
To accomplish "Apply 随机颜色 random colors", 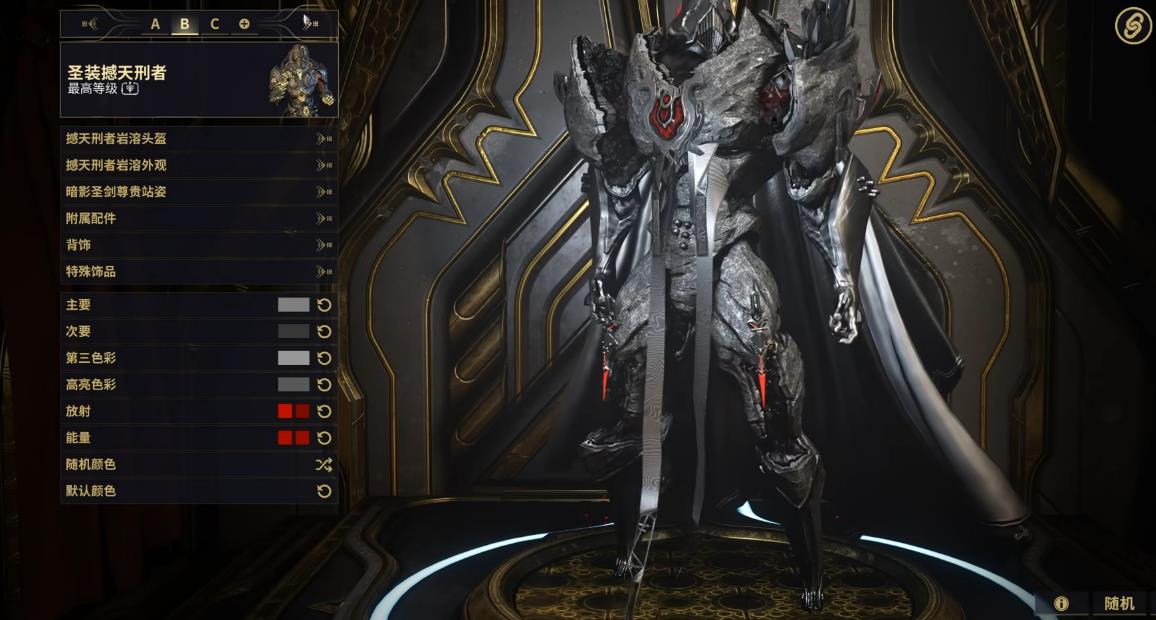I will click(x=198, y=465).
